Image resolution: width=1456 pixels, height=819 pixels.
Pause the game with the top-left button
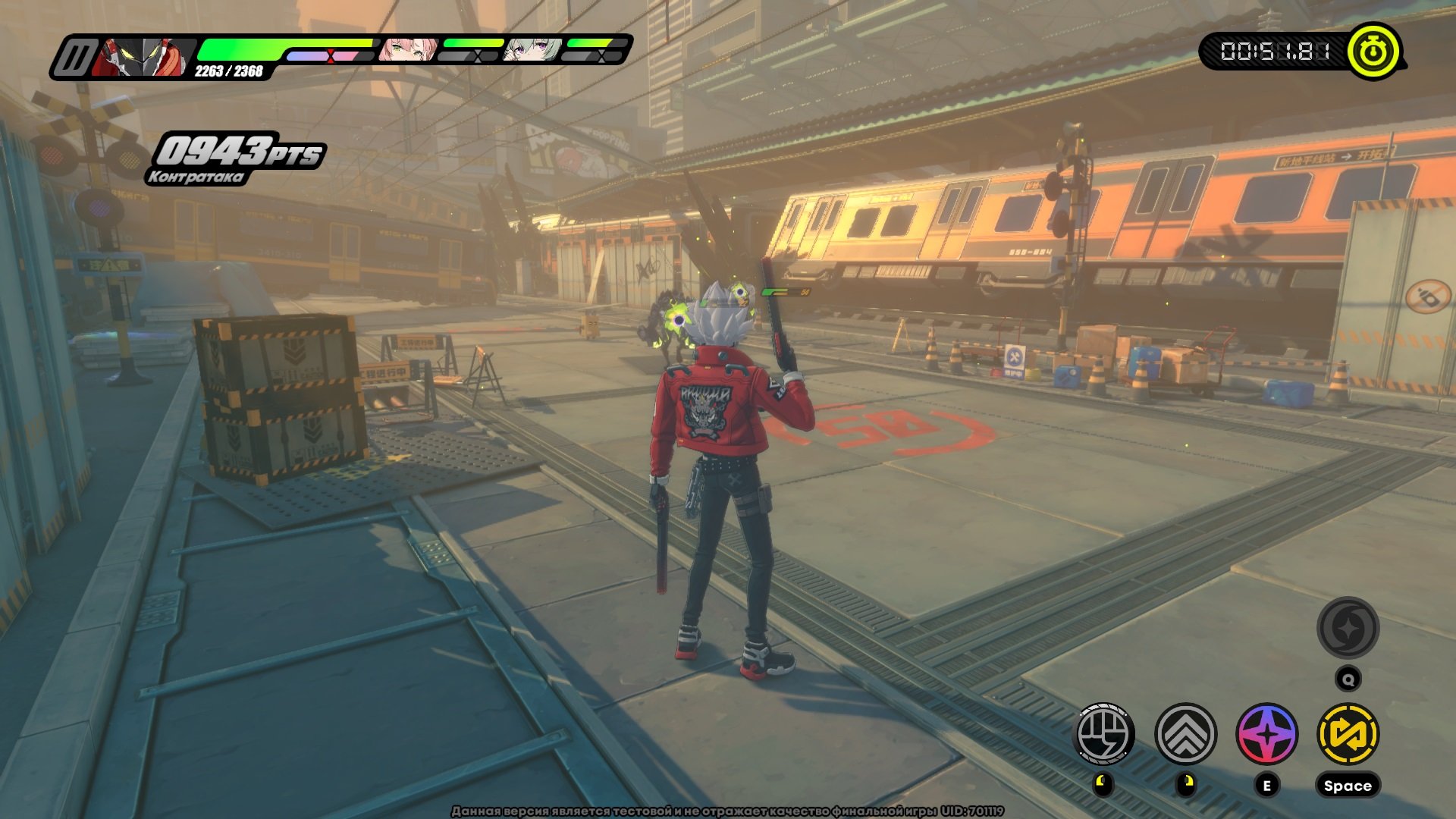74,58
